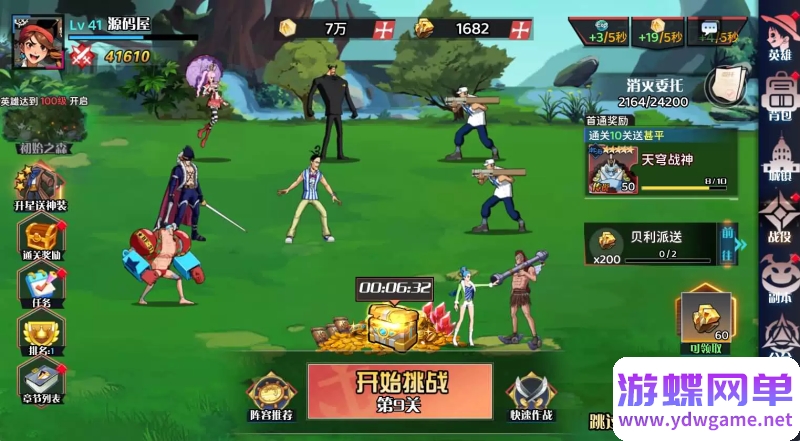Add more gold with the plus button
This screenshot has height=441, width=800.
tap(383, 29)
